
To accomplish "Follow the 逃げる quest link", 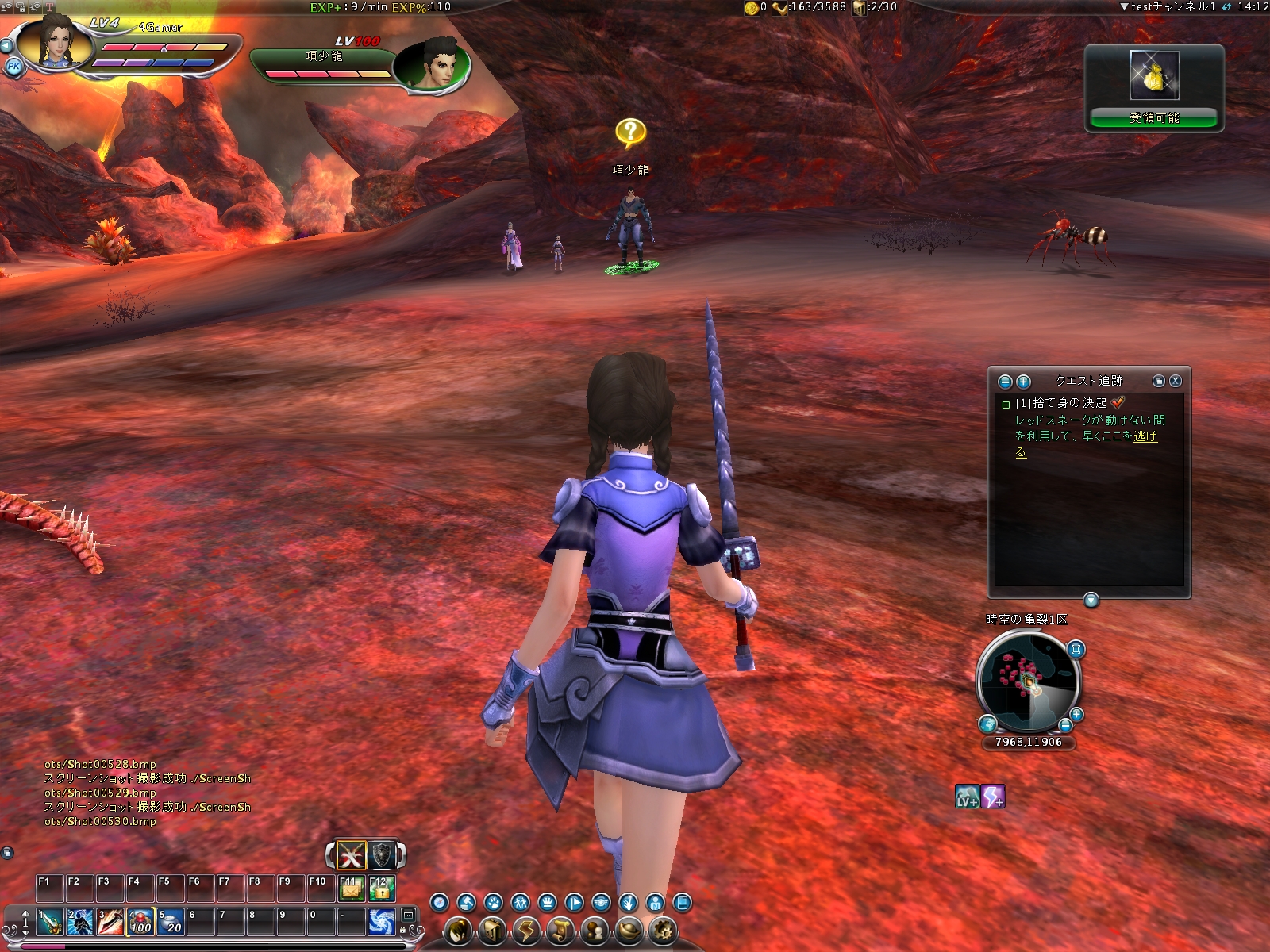I will 1145,436.
